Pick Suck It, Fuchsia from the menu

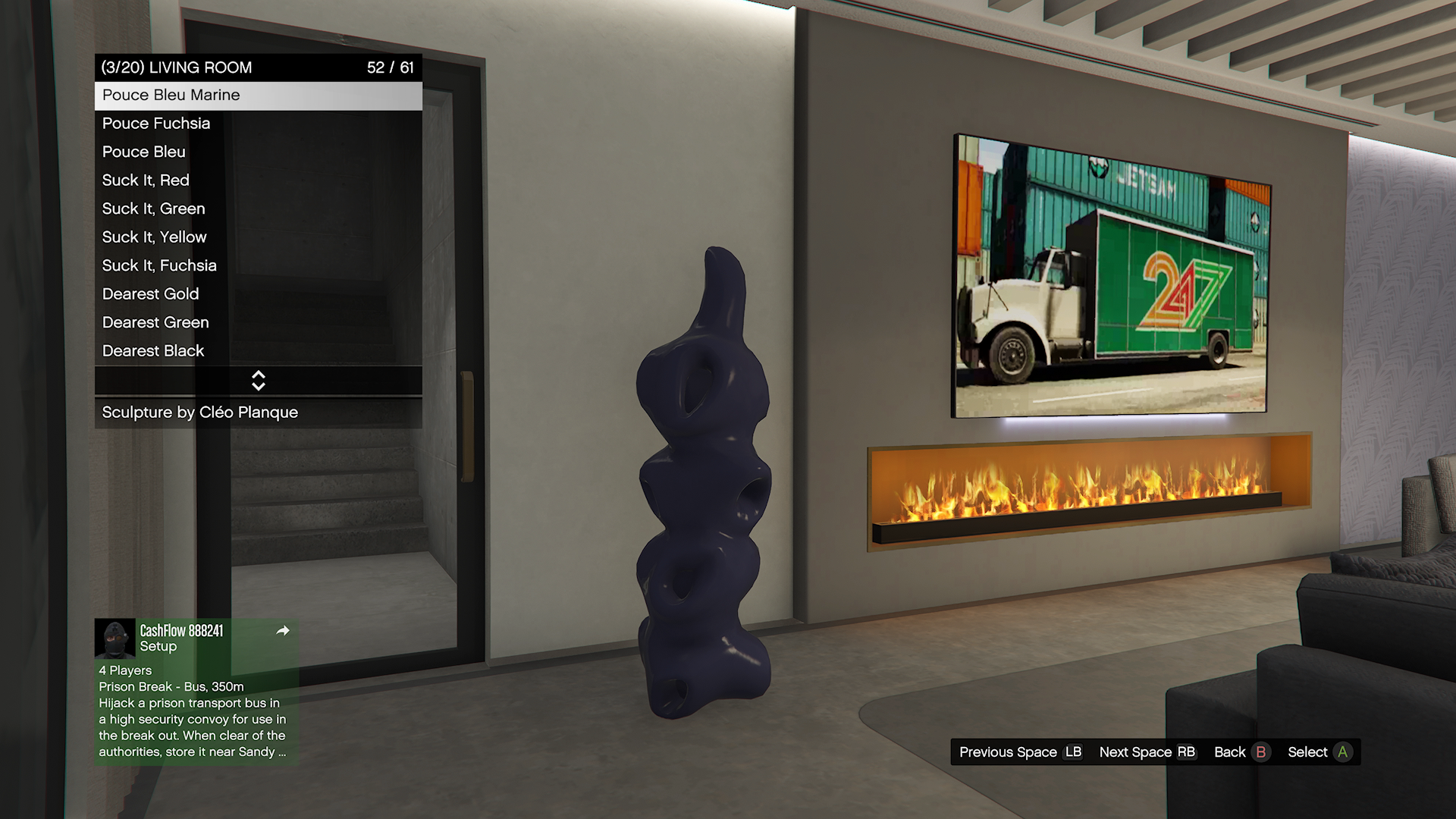coord(258,265)
